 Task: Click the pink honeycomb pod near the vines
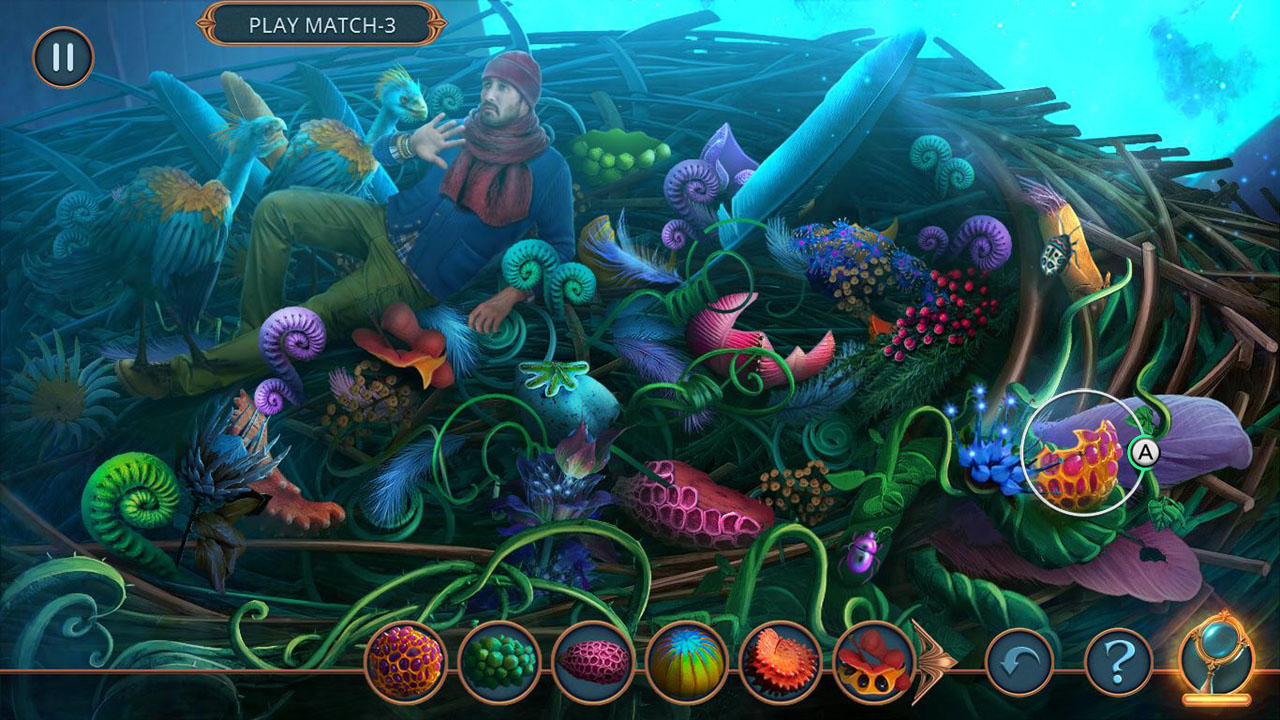click(700, 500)
